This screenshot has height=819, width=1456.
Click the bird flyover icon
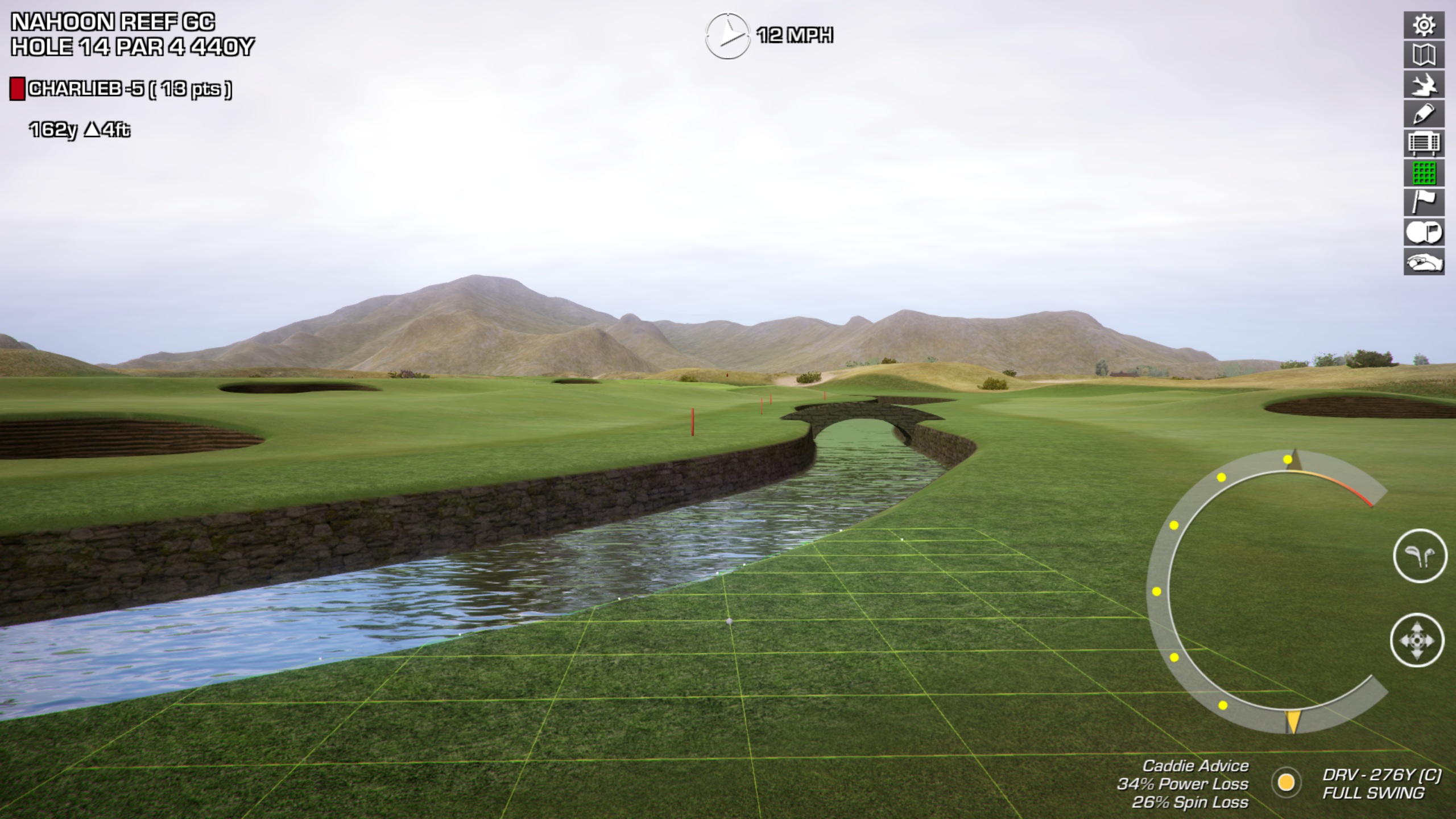(x=1424, y=85)
